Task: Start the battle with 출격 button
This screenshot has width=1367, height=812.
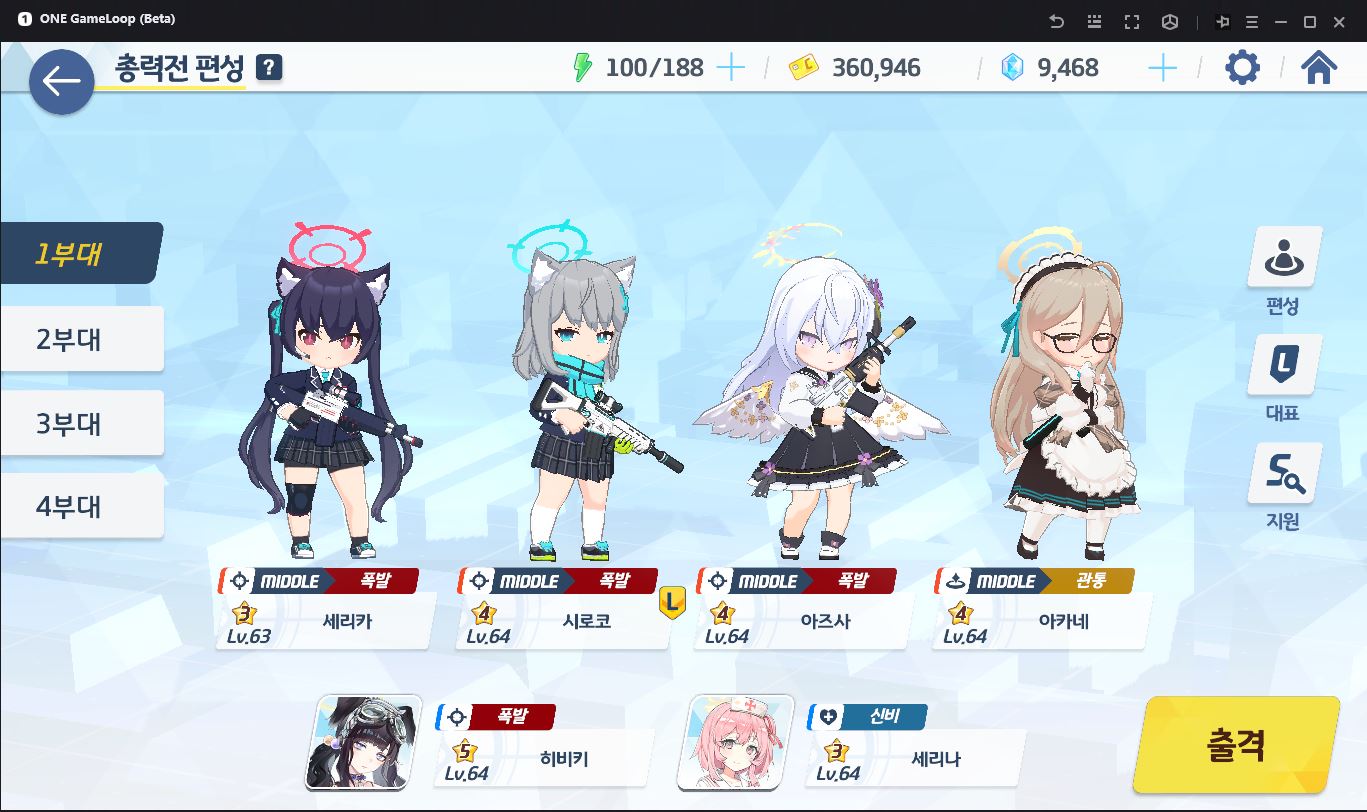Action: tap(1236, 744)
